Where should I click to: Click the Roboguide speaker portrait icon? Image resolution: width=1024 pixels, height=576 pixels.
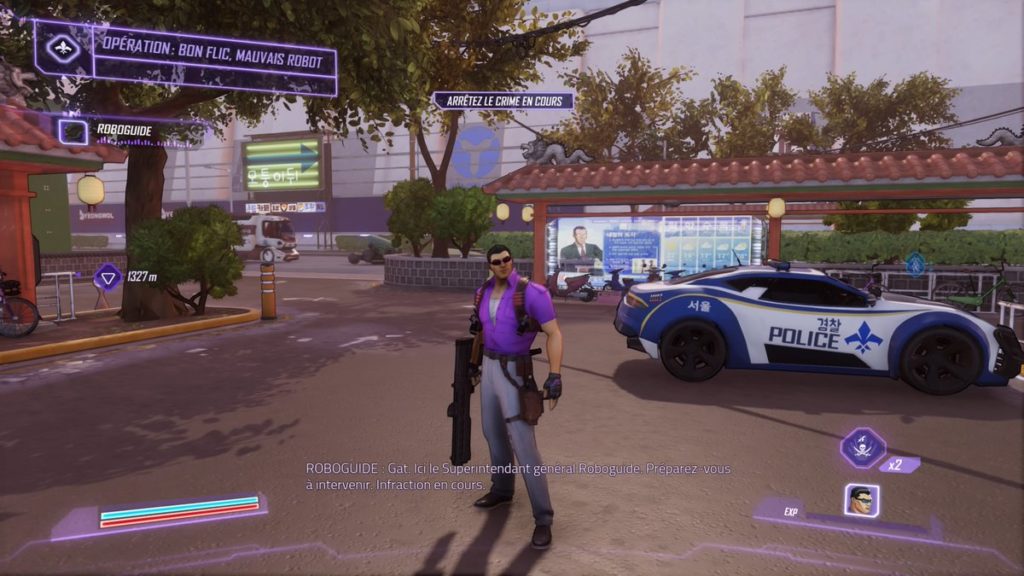[72, 131]
